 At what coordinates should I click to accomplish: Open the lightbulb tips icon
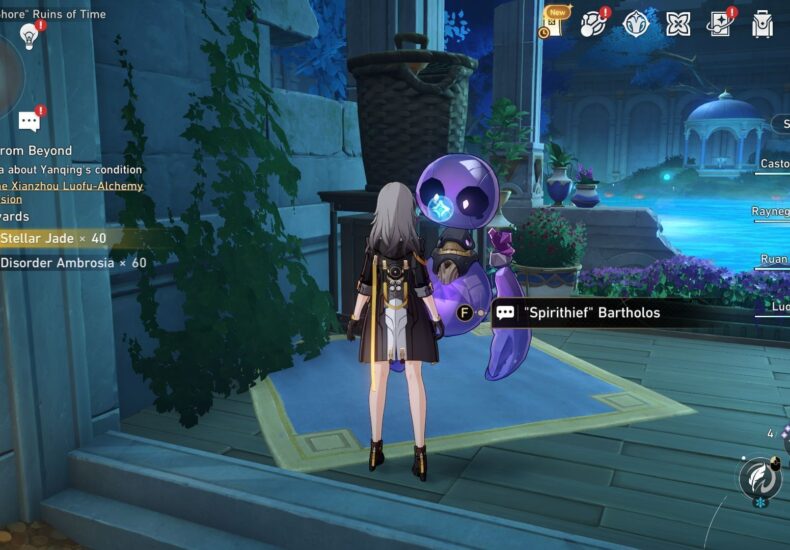[x=29, y=36]
